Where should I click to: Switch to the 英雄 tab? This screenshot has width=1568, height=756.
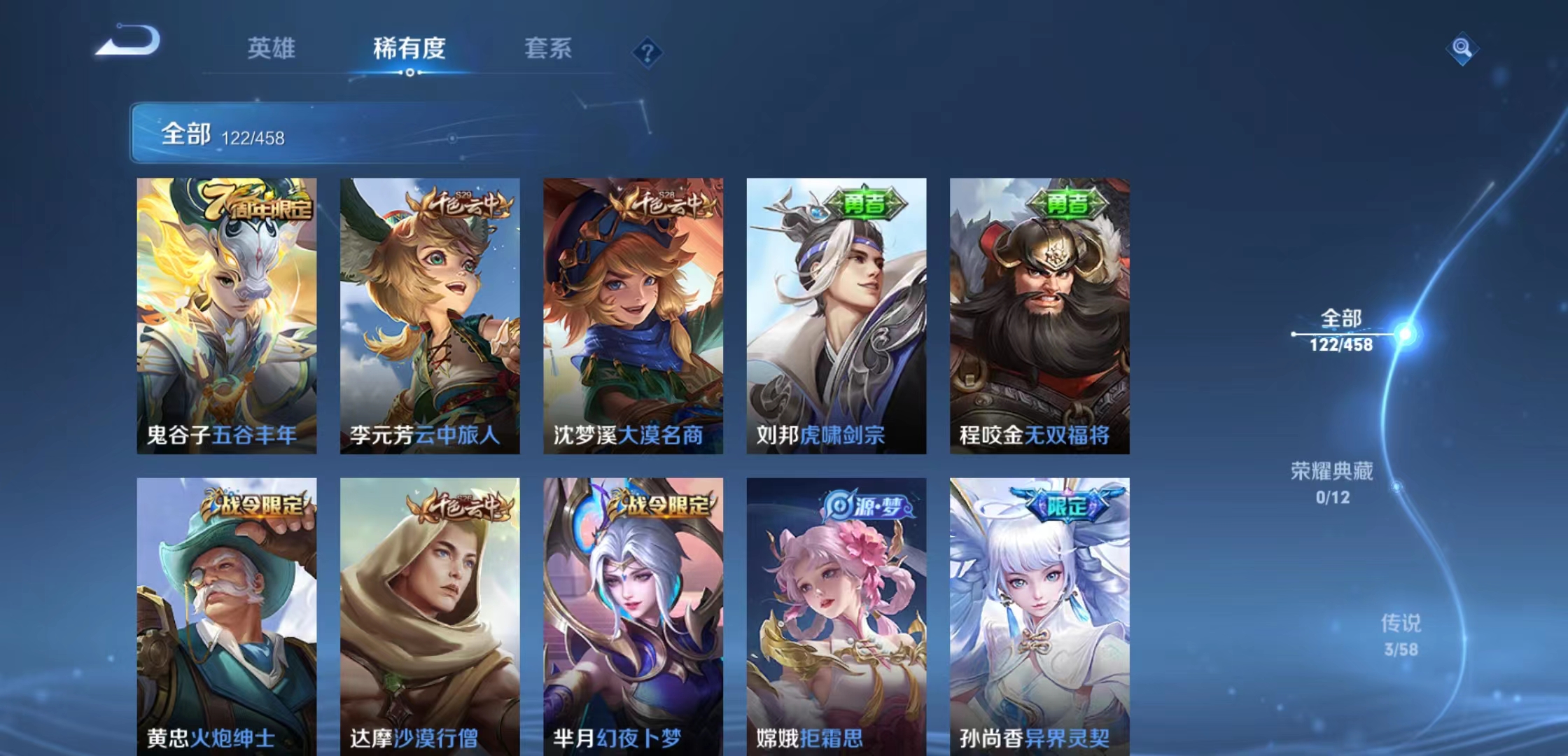coord(272,49)
